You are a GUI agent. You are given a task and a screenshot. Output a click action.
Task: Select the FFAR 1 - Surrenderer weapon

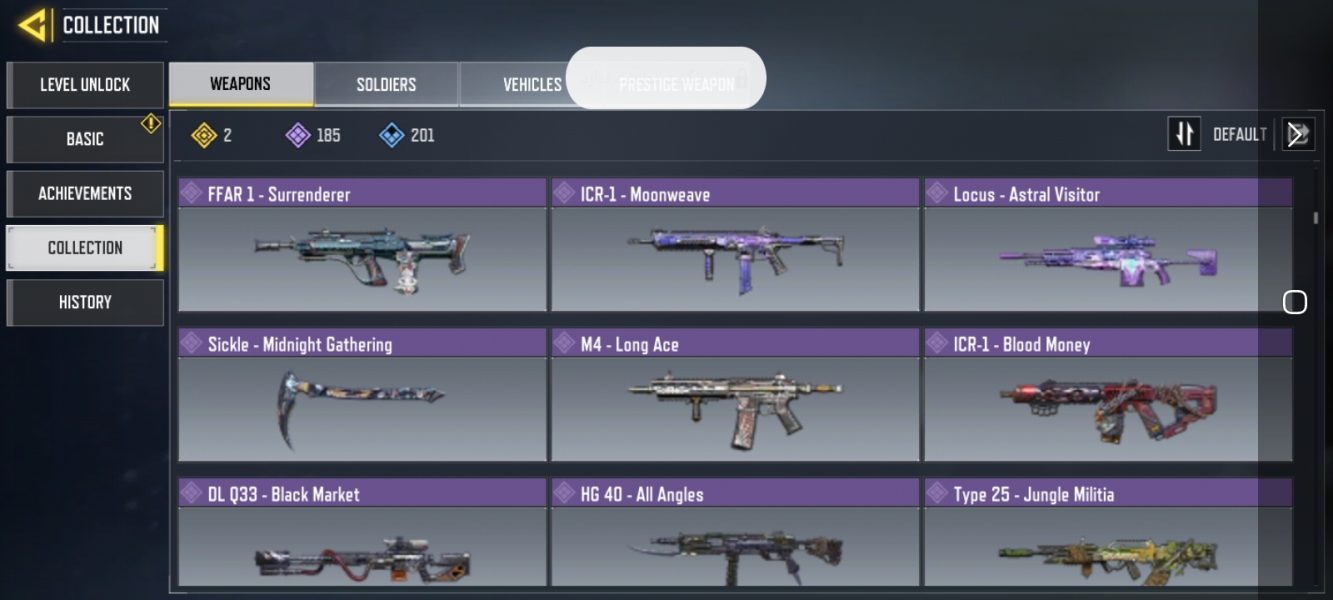[x=362, y=246]
